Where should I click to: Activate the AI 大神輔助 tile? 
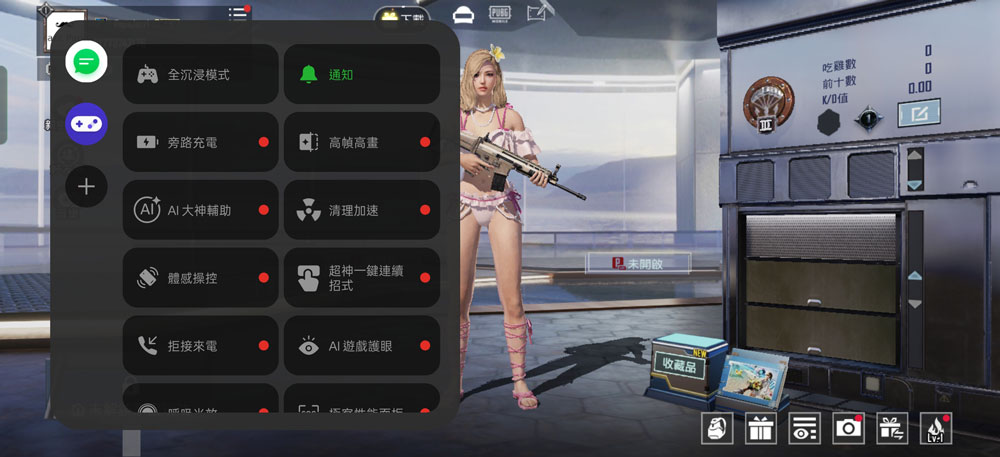pos(200,210)
